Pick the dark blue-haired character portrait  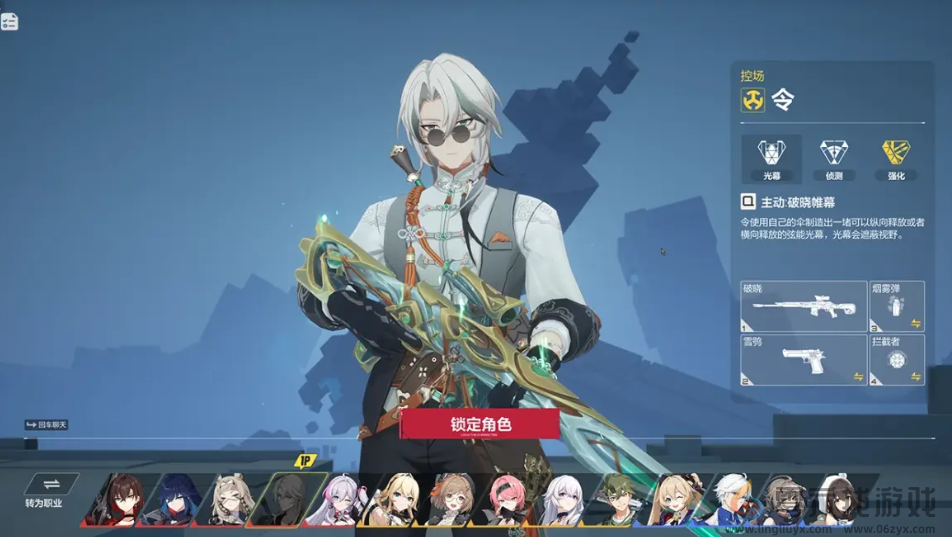point(172,499)
